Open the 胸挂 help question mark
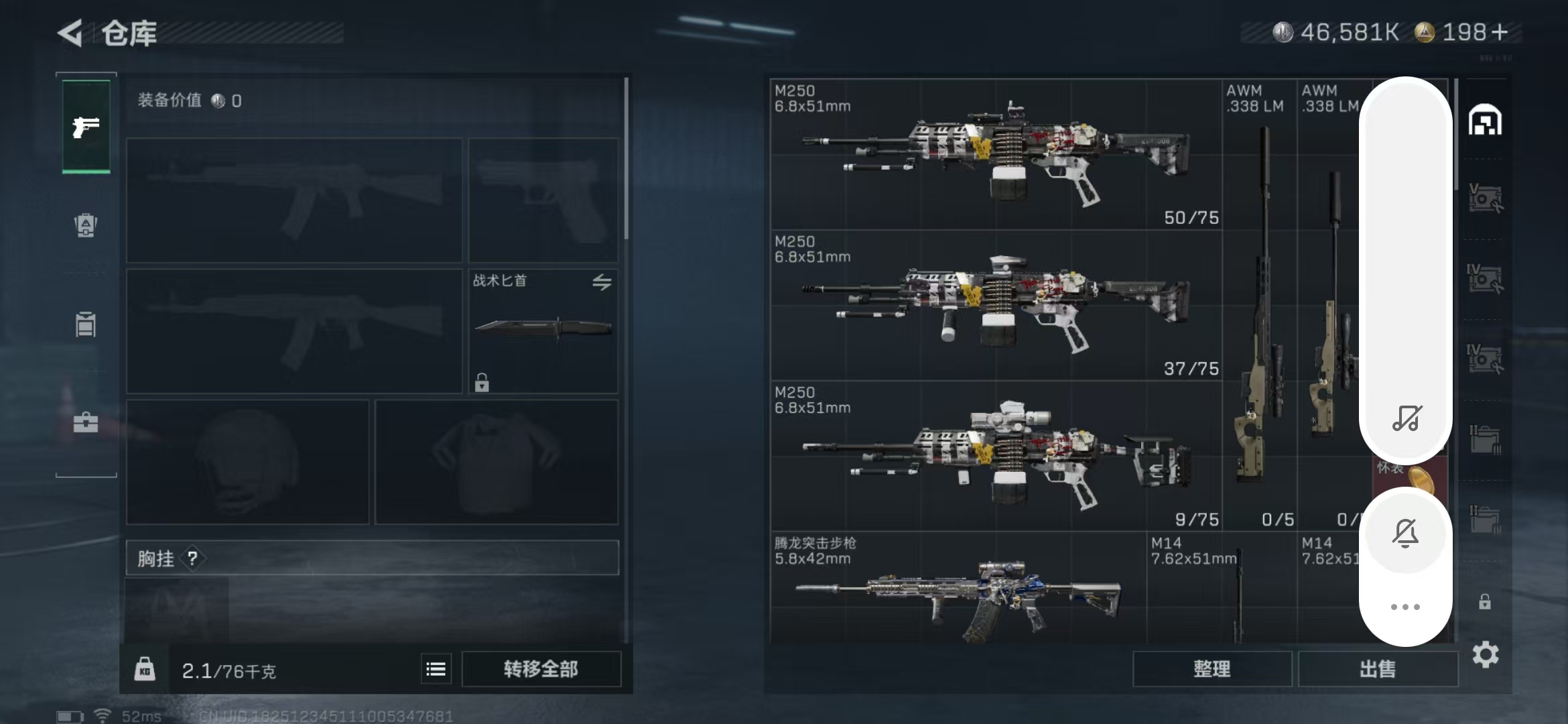 pyautogui.click(x=193, y=558)
